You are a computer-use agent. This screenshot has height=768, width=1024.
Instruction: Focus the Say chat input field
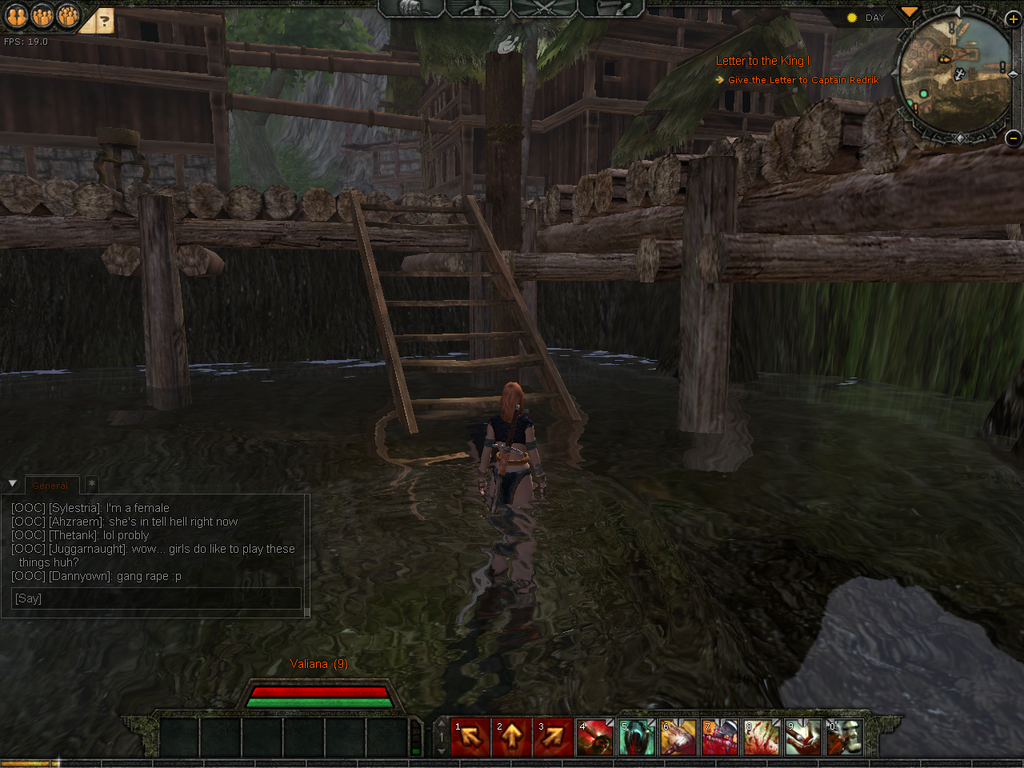[155, 598]
